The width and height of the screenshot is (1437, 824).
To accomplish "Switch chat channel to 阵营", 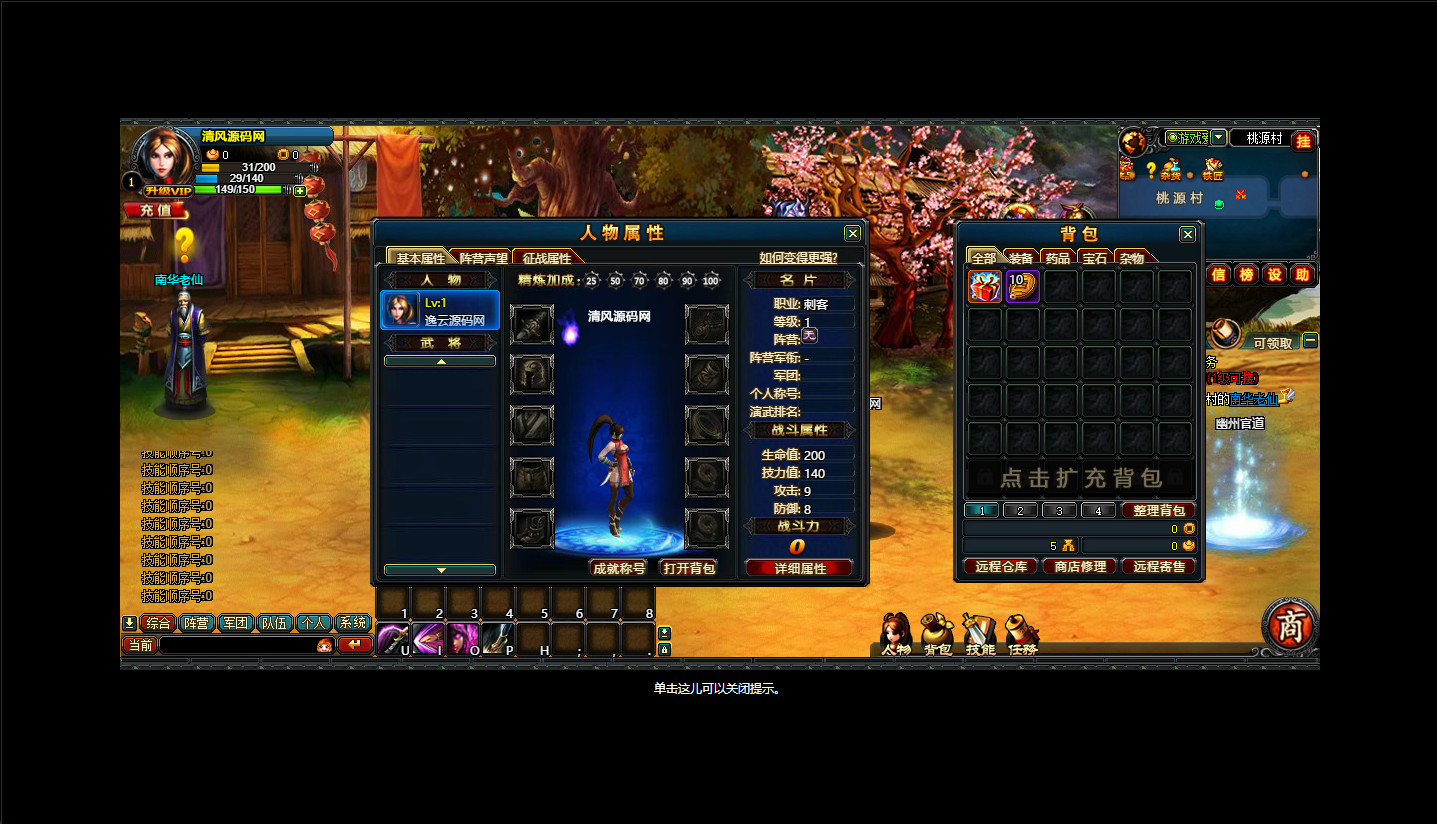I will point(196,623).
